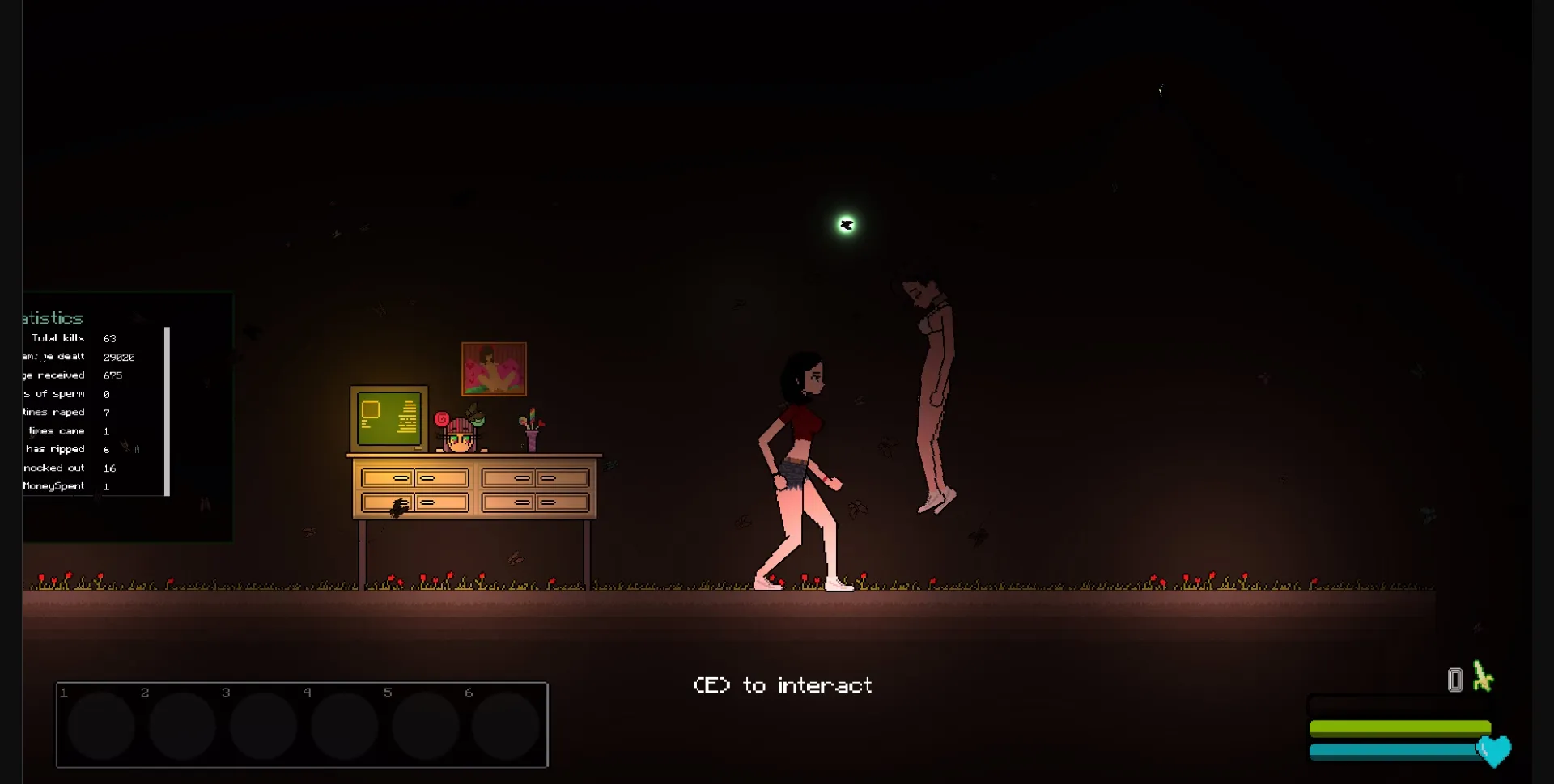
Task: Click the framed painting above the desk
Action: click(x=494, y=369)
